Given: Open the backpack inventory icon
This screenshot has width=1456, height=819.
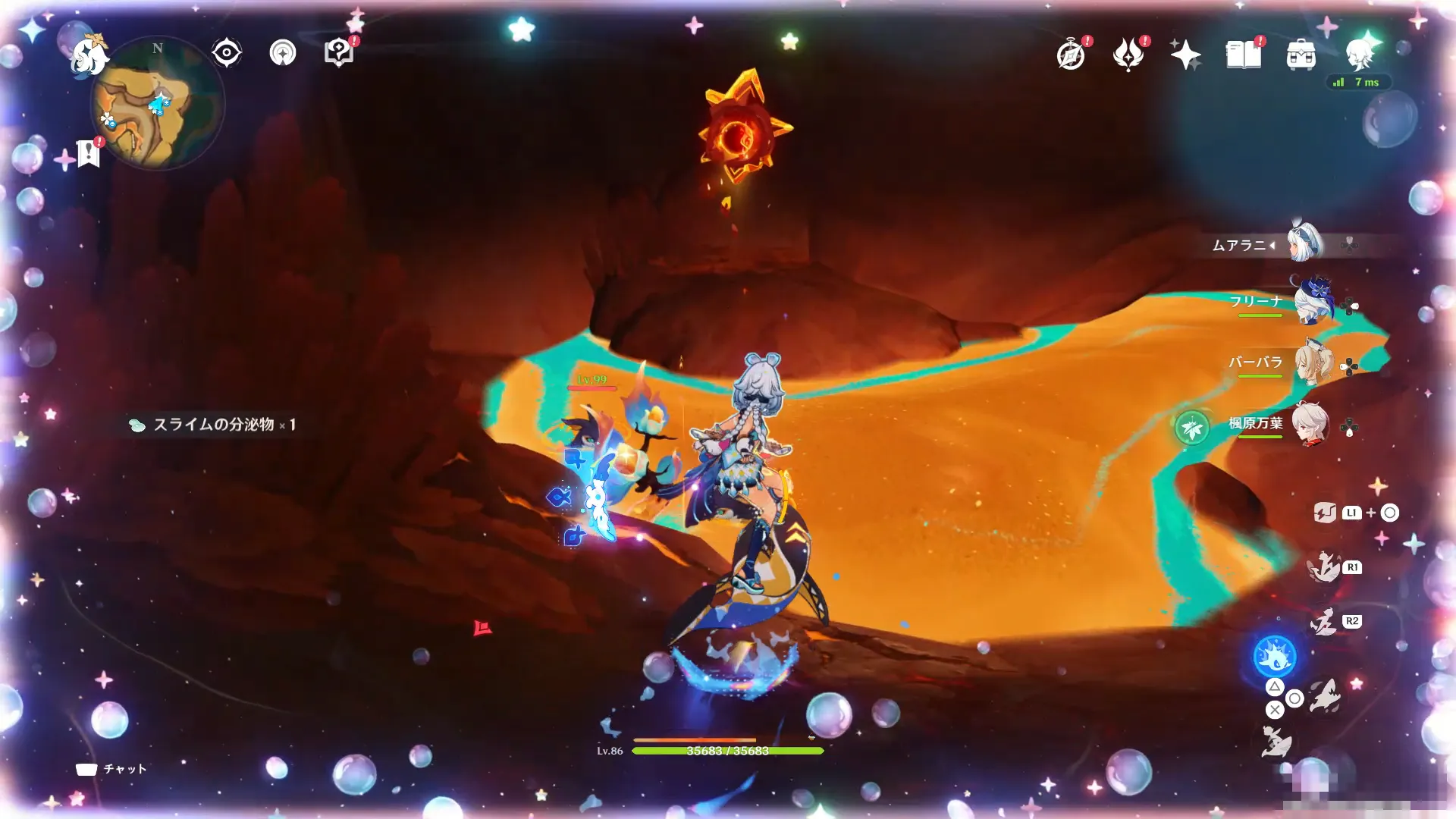Looking at the screenshot, I should 1301,55.
